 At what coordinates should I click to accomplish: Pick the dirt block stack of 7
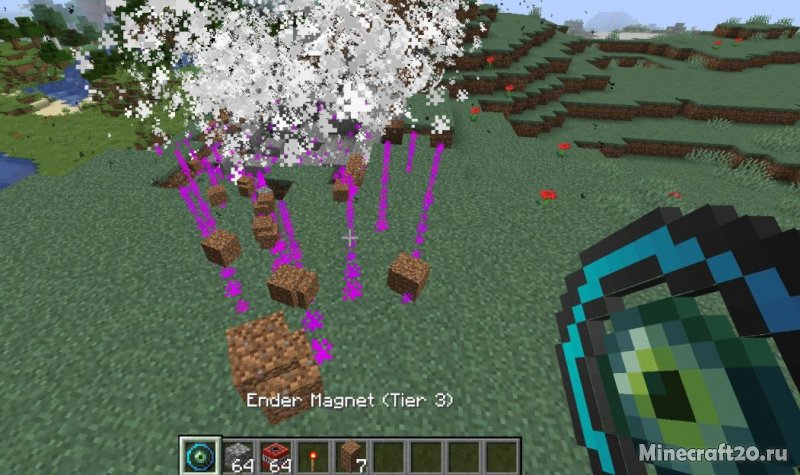(x=349, y=456)
